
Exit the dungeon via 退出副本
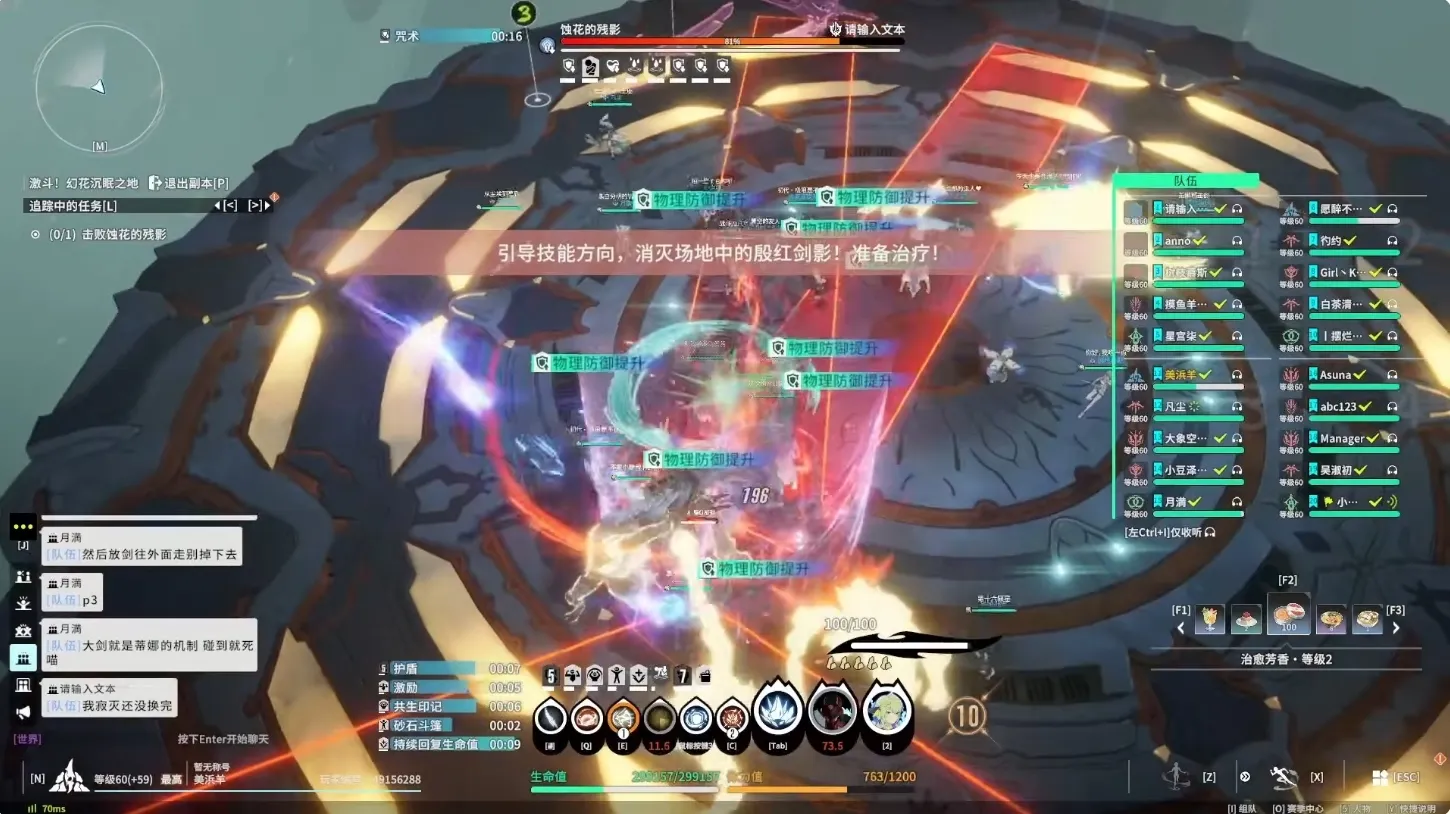pos(189,183)
